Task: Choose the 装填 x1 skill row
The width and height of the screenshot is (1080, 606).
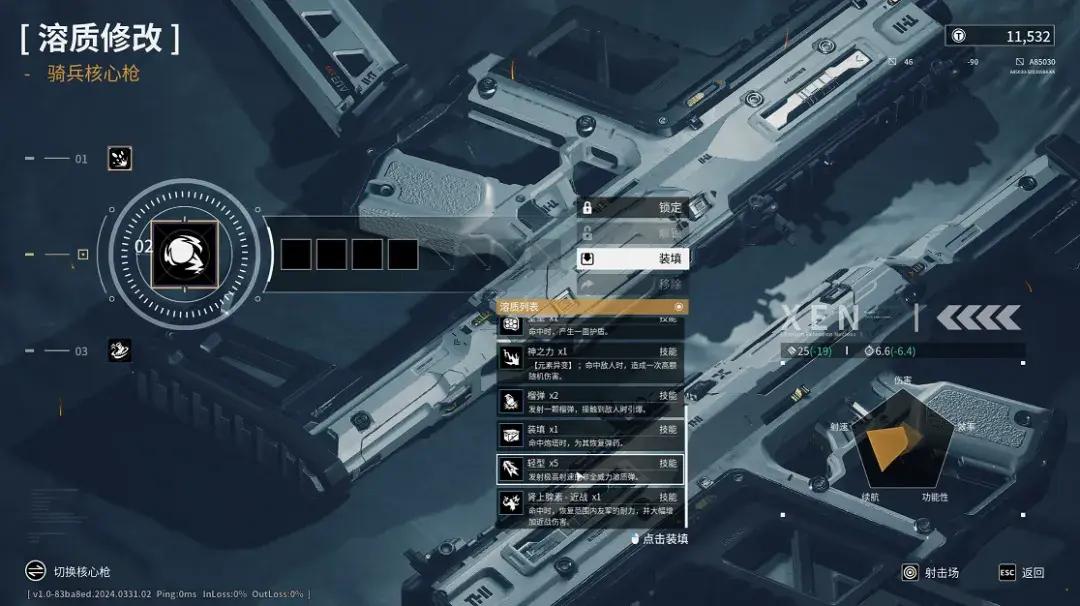Action: tap(590, 435)
